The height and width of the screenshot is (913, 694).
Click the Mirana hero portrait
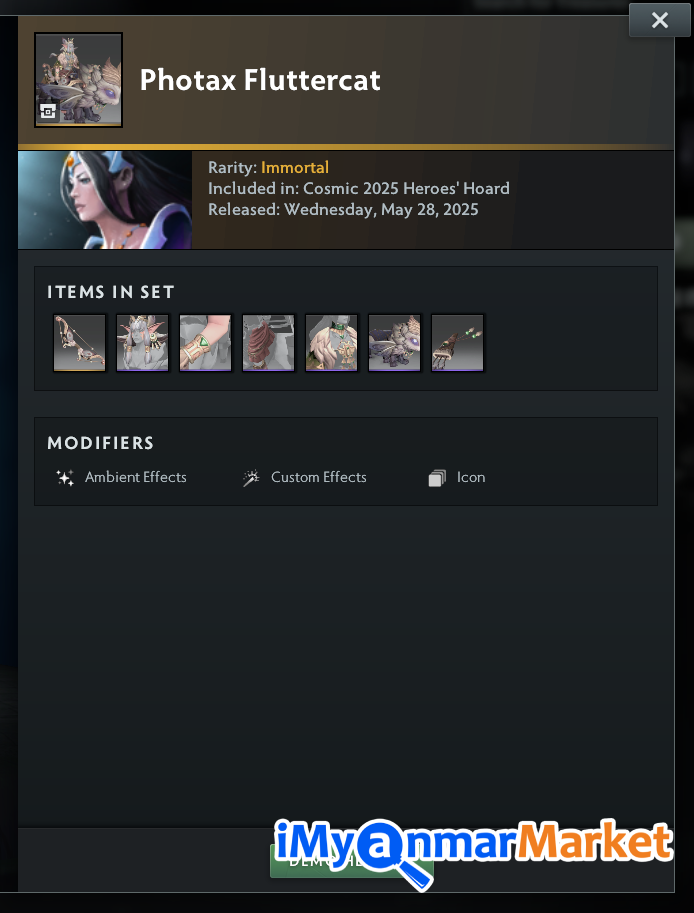(104, 199)
